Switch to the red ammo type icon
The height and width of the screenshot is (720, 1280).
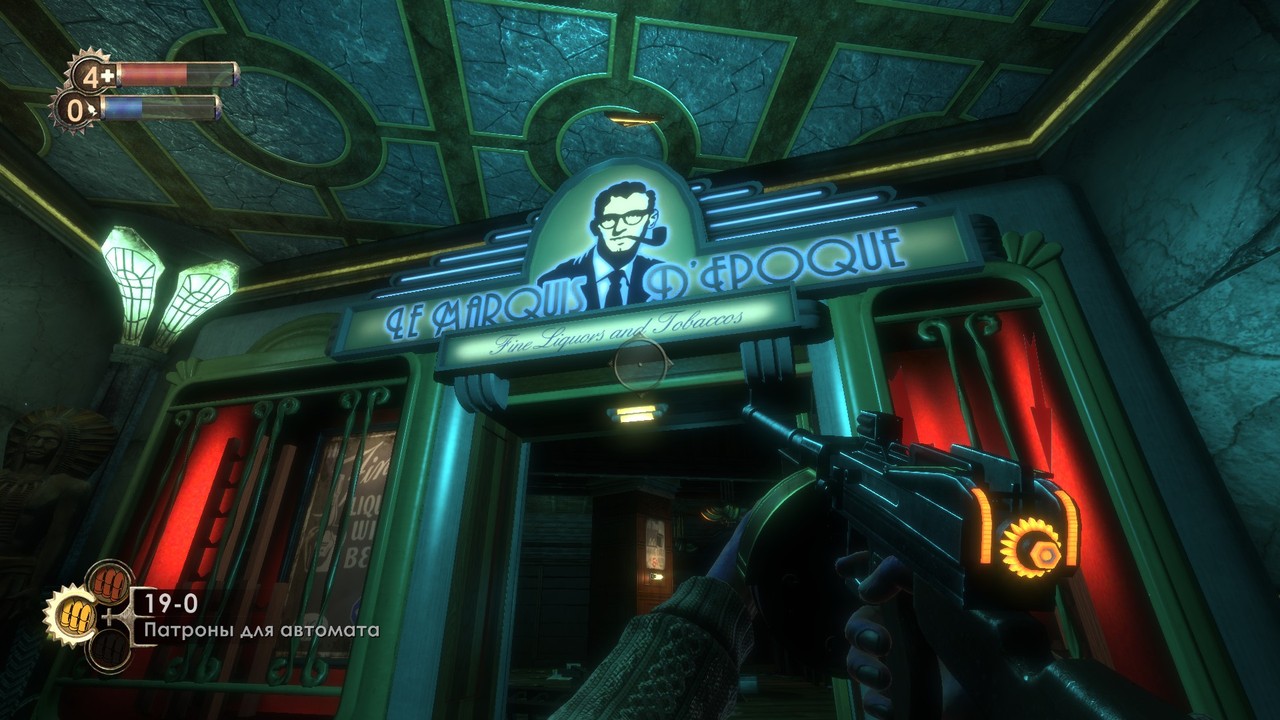tap(108, 582)
